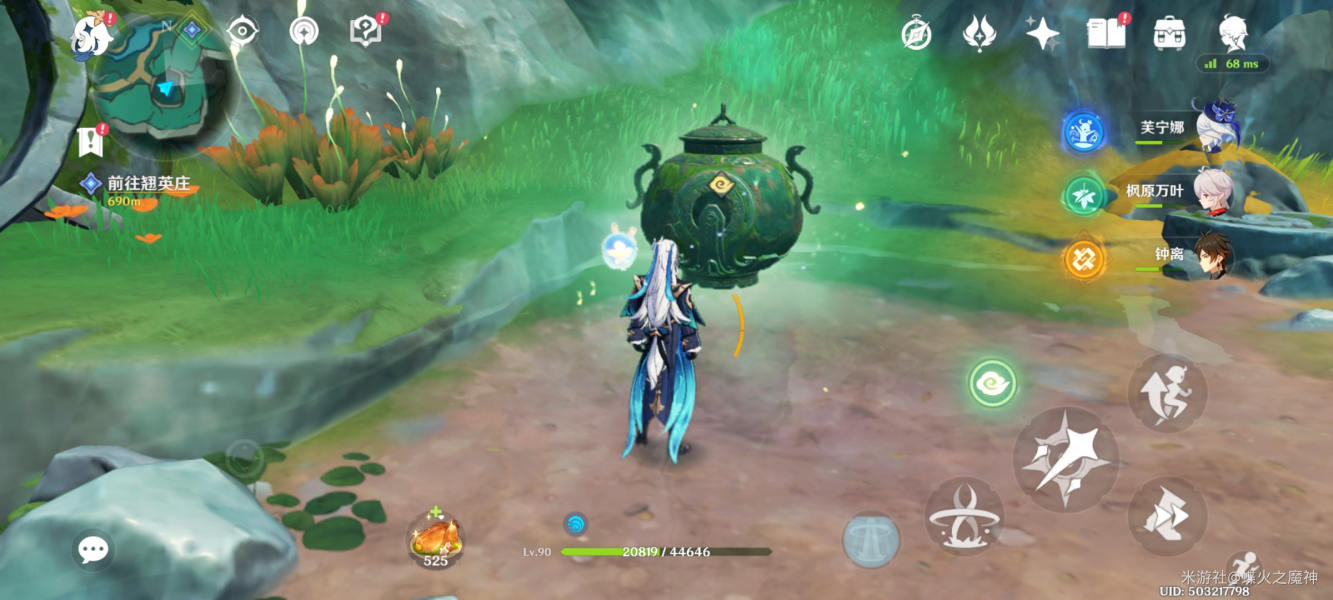Viewport: 1333px width, 600px height.
Task: Open the character screen icon
Action: tap(1233, 33)
